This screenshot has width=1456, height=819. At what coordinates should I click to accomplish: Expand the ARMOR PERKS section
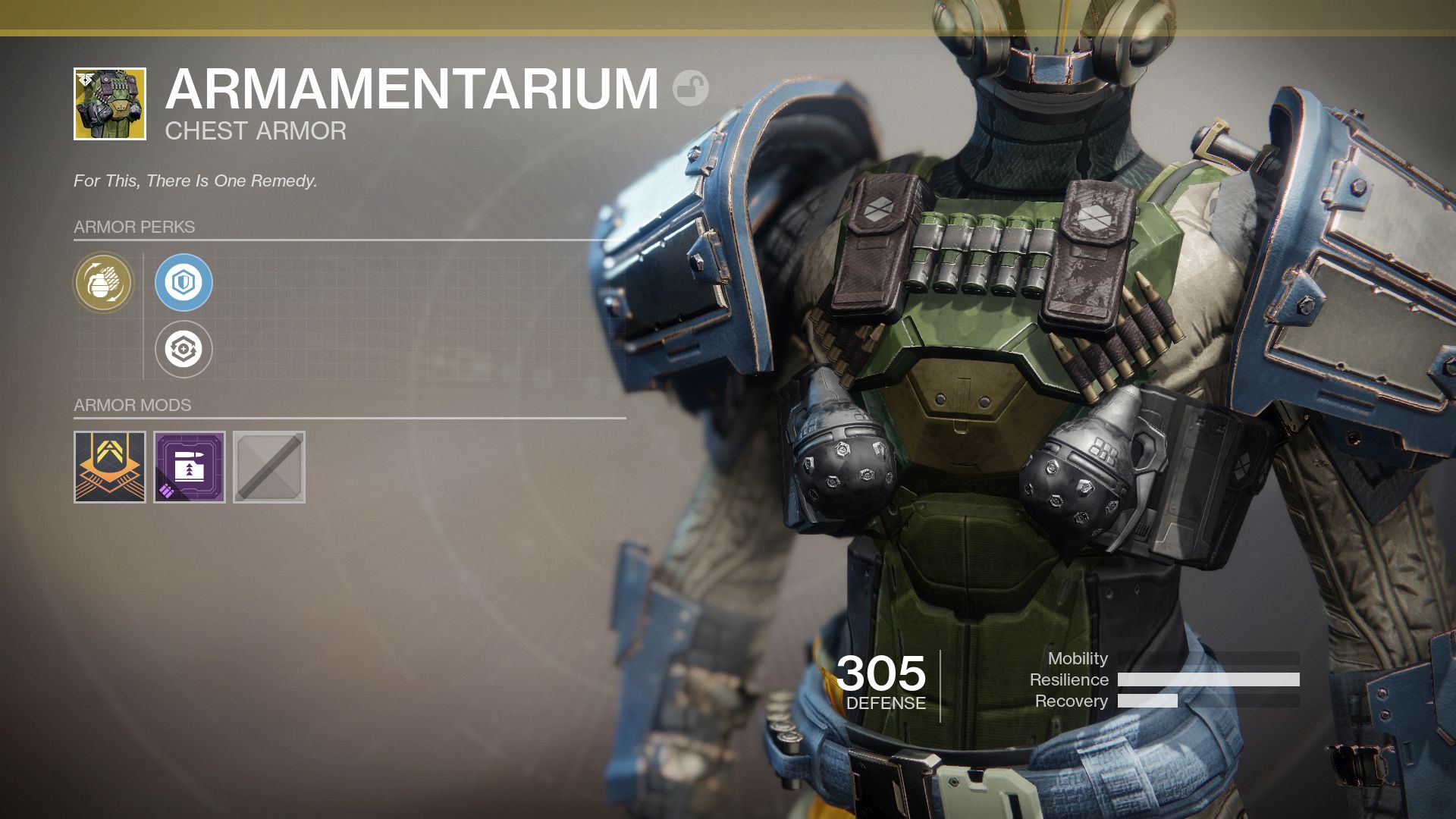point(133,226)
